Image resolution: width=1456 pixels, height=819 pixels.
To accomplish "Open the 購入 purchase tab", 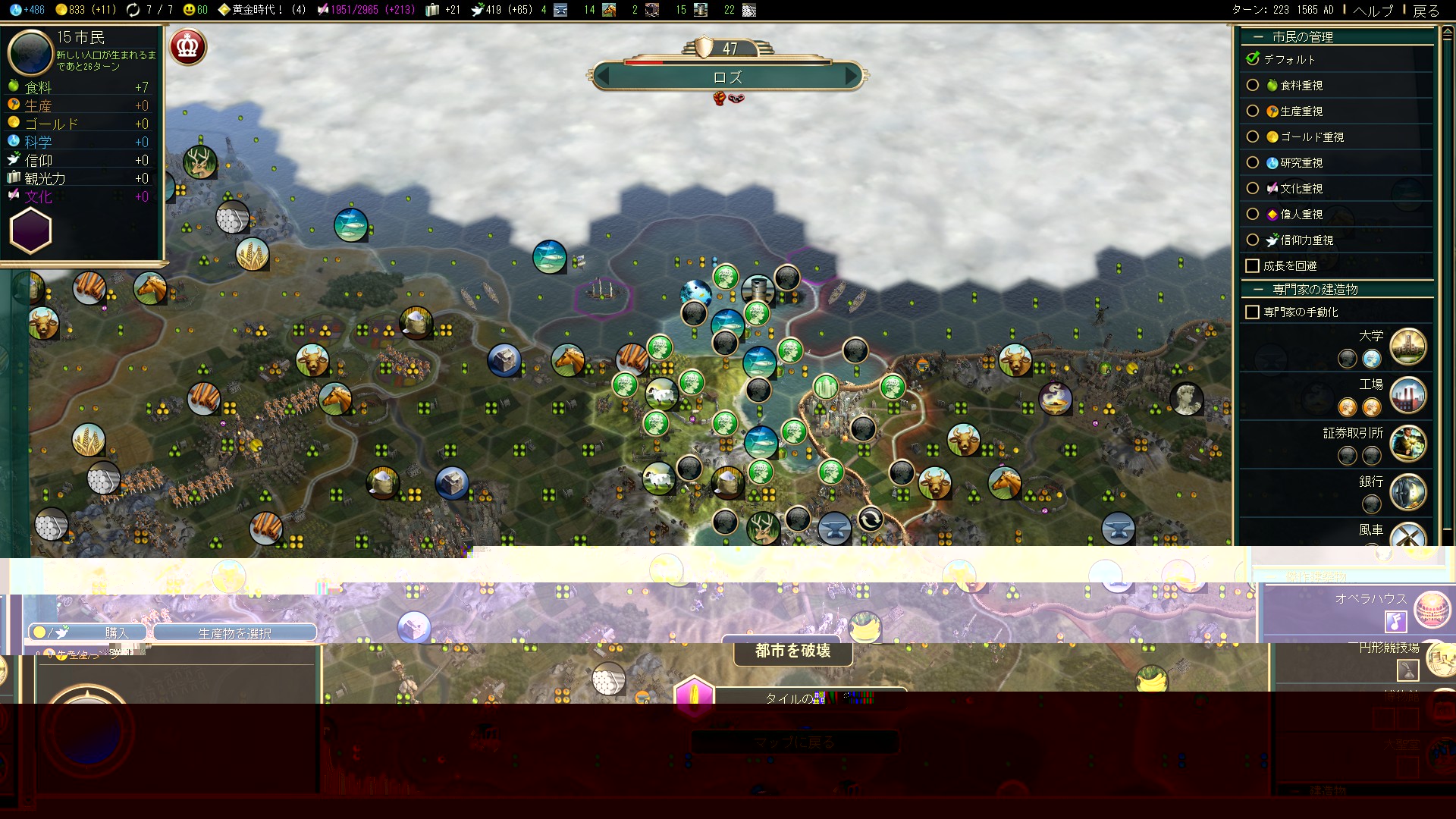I will tap(88, 632).
